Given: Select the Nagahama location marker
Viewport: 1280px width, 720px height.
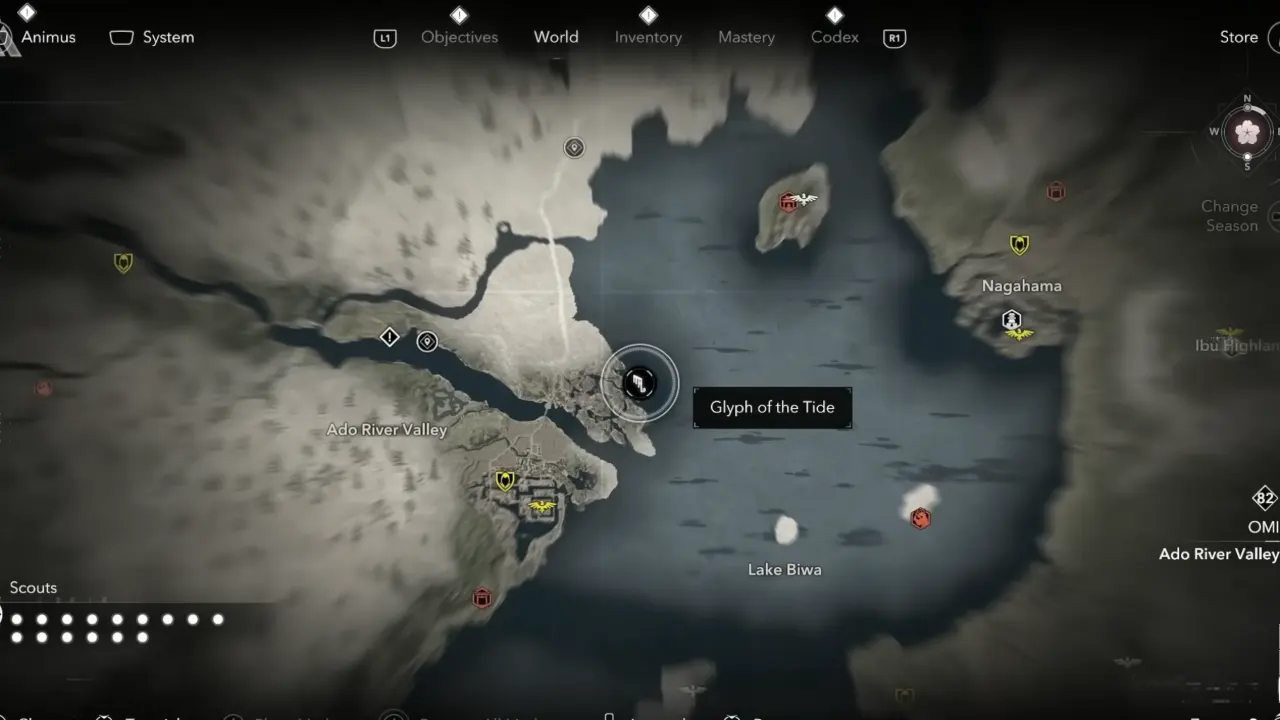Looking at the screenshot, I should pos(1012,320).
